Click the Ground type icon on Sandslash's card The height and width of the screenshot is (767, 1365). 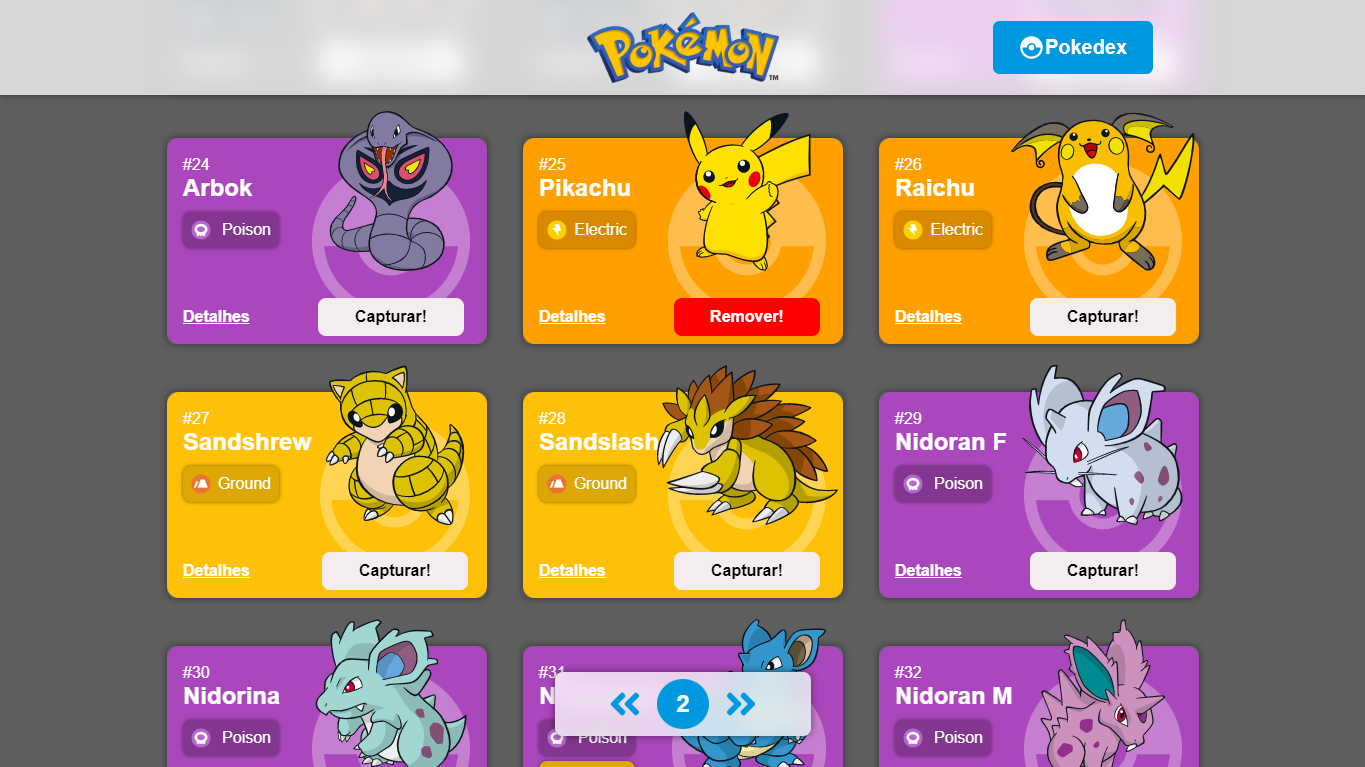(x=559, y=484)
